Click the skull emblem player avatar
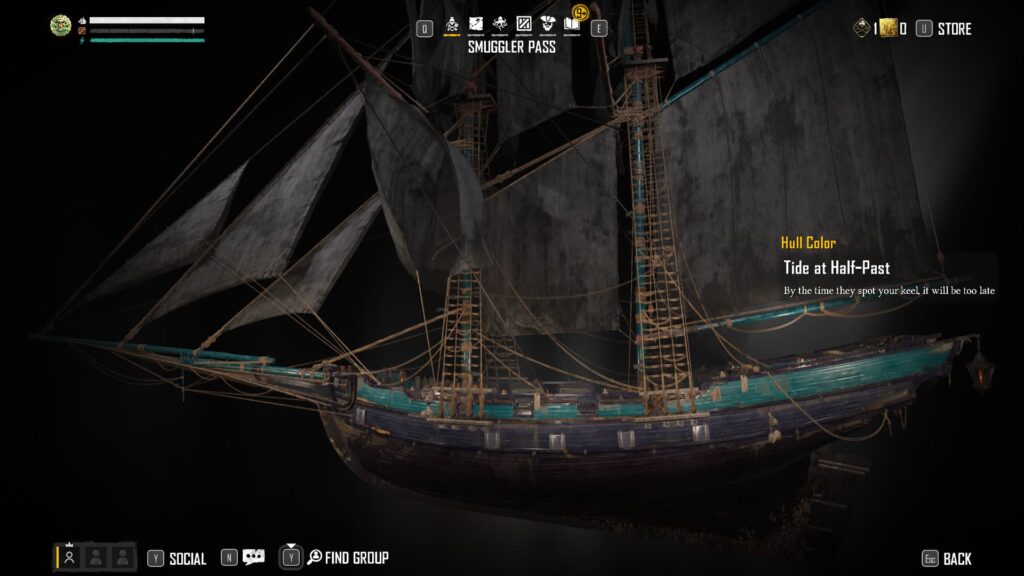This screenshot has height=576, width=1024. (61, 27)
